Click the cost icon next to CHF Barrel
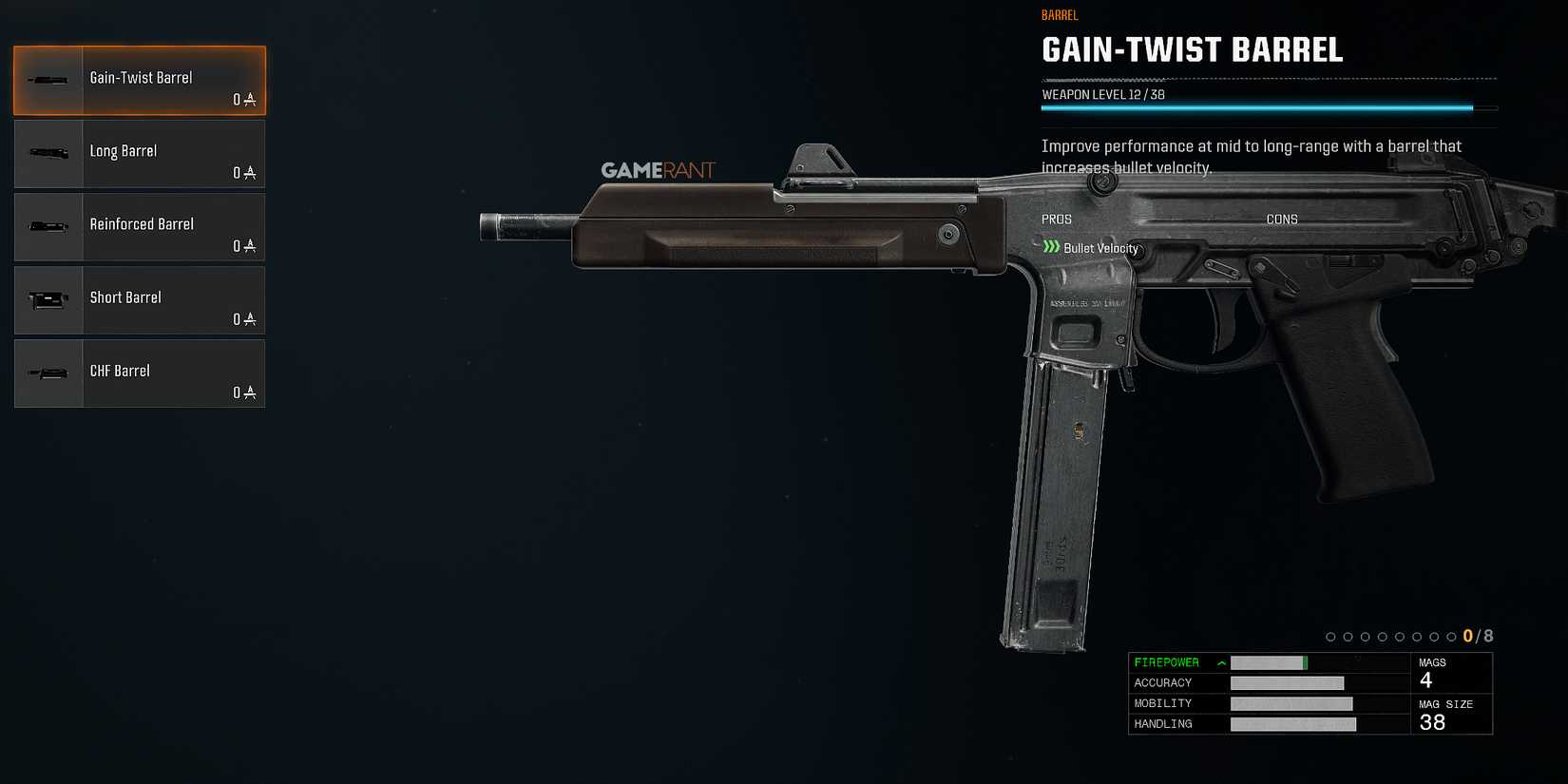This screenshot has height=784, width=1568. point(250,392)
